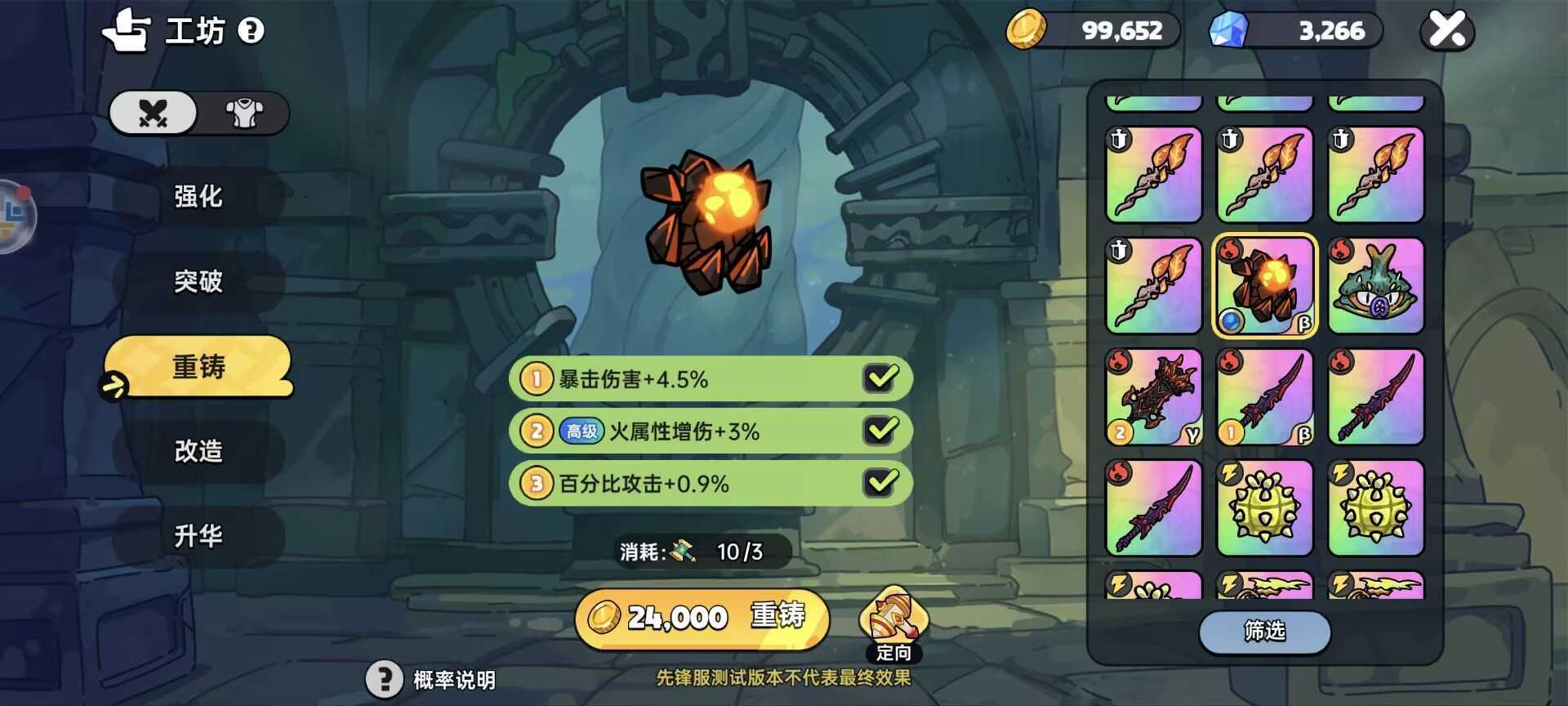Uncheck the 高级 火属性增伤+3% stat

[880, 431]
